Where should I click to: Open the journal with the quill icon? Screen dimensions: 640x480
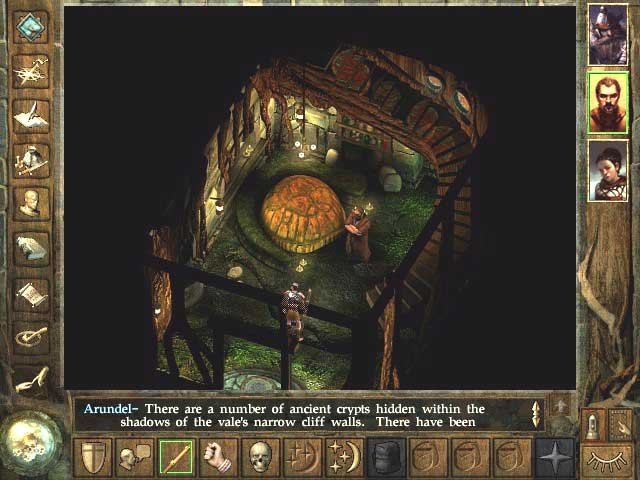[x=31, y=113]
